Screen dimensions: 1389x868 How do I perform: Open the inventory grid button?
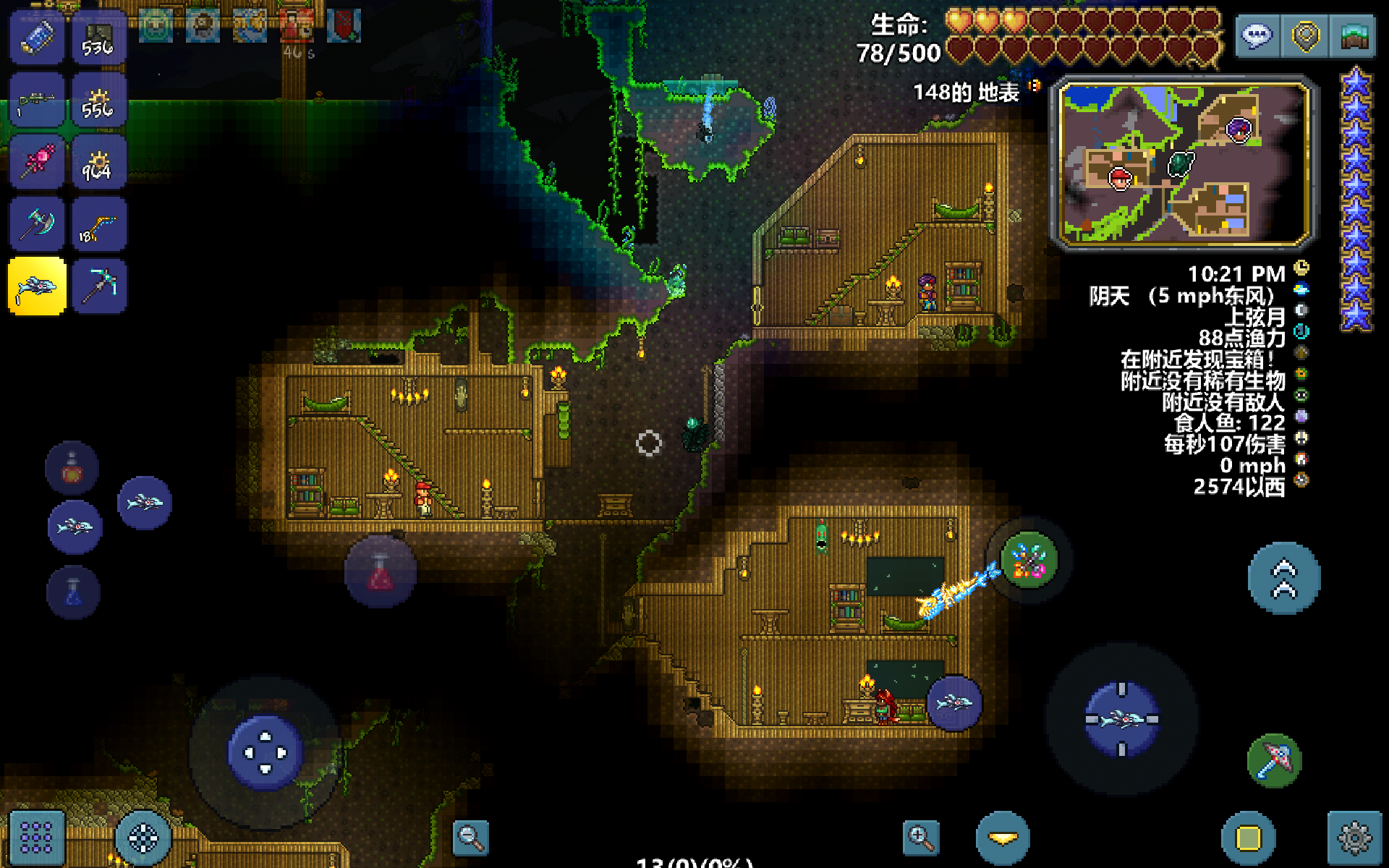point(36,837)
